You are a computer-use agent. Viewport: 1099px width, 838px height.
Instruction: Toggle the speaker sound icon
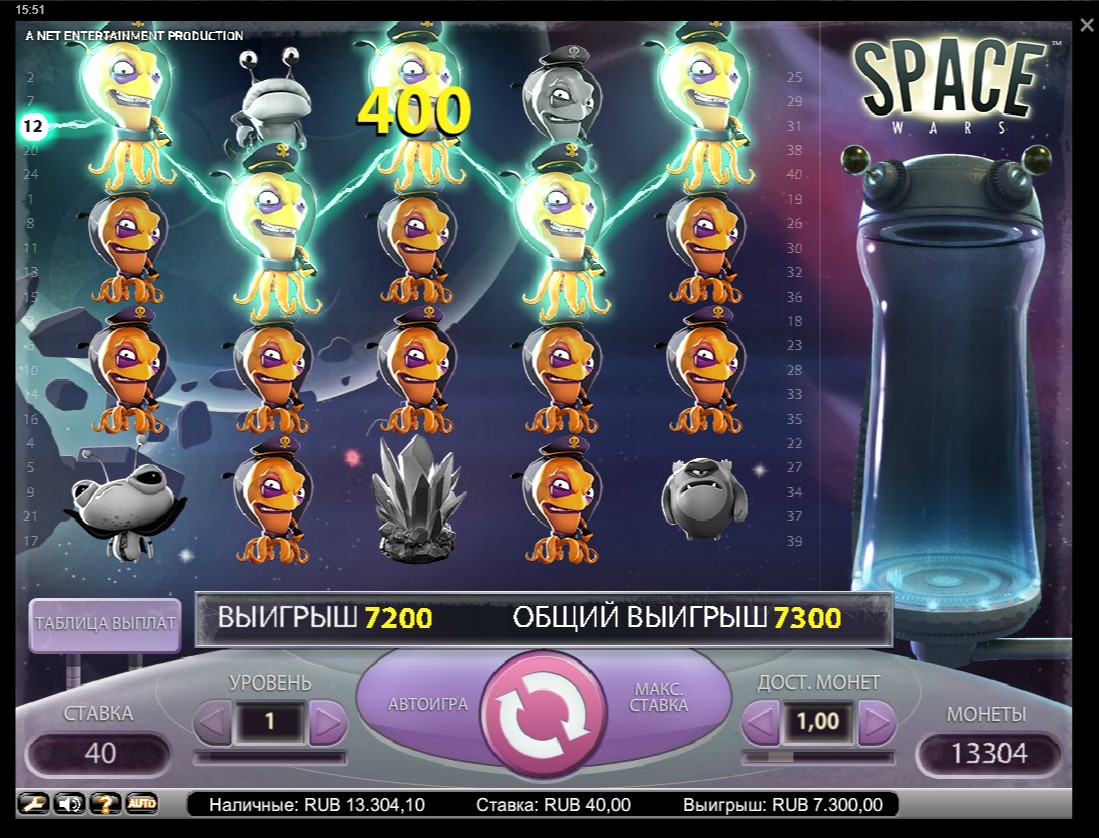[x=68, y=803]
